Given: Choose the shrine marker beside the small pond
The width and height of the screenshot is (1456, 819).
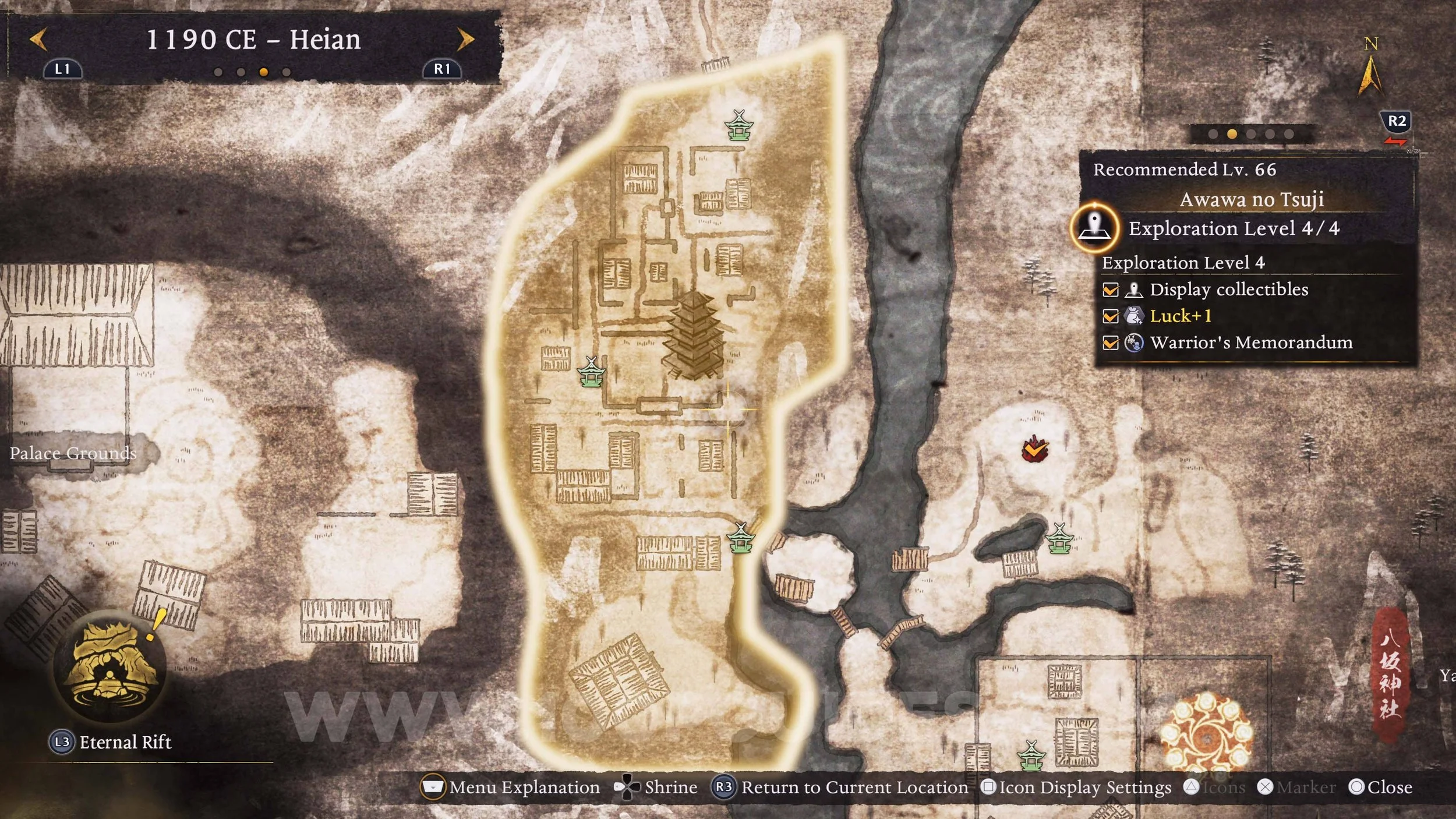Looking at the screenshot, I should [x=1059, y=539].
